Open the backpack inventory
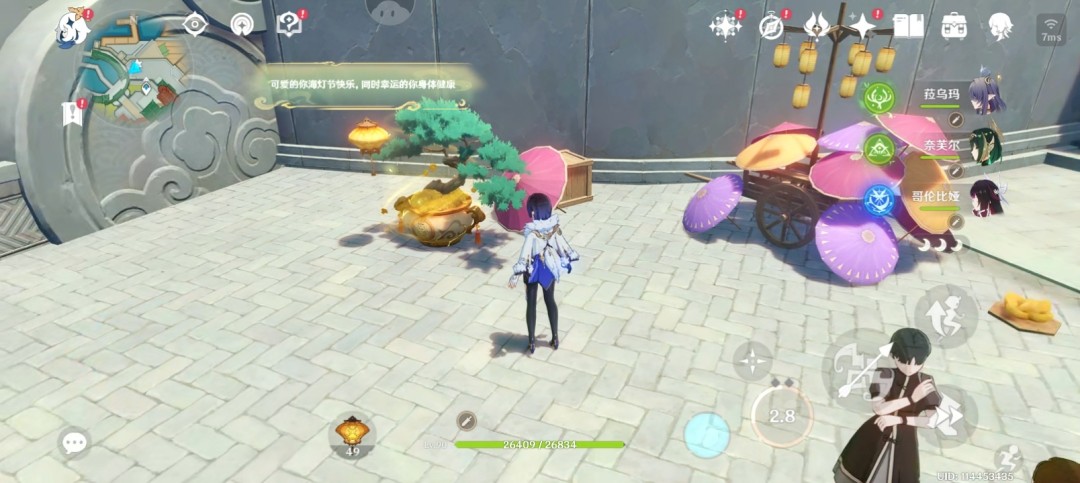This screenshot has height=483, width=1080. 954,26
